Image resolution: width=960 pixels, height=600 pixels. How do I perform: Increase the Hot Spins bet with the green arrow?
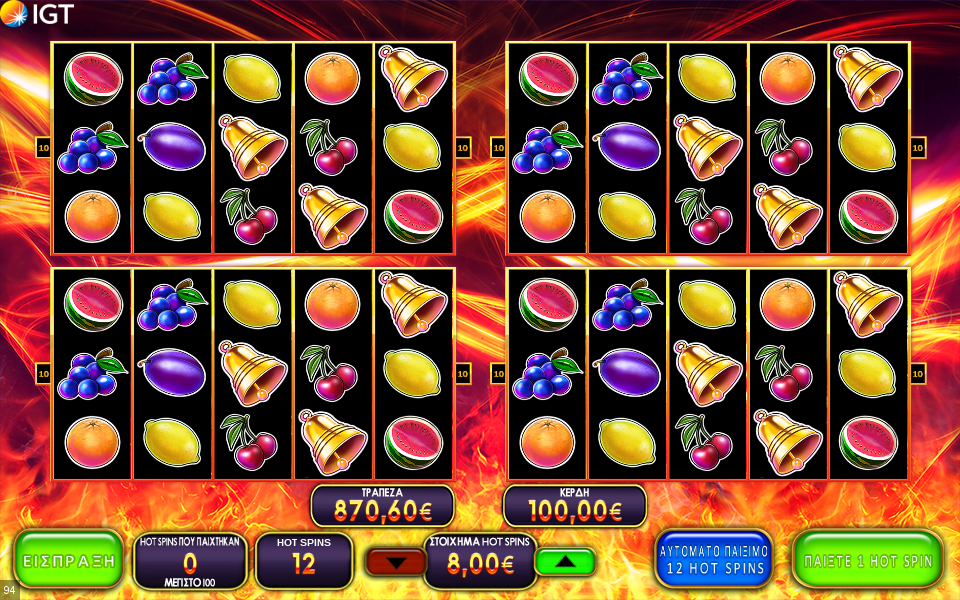tap(565, 562)
